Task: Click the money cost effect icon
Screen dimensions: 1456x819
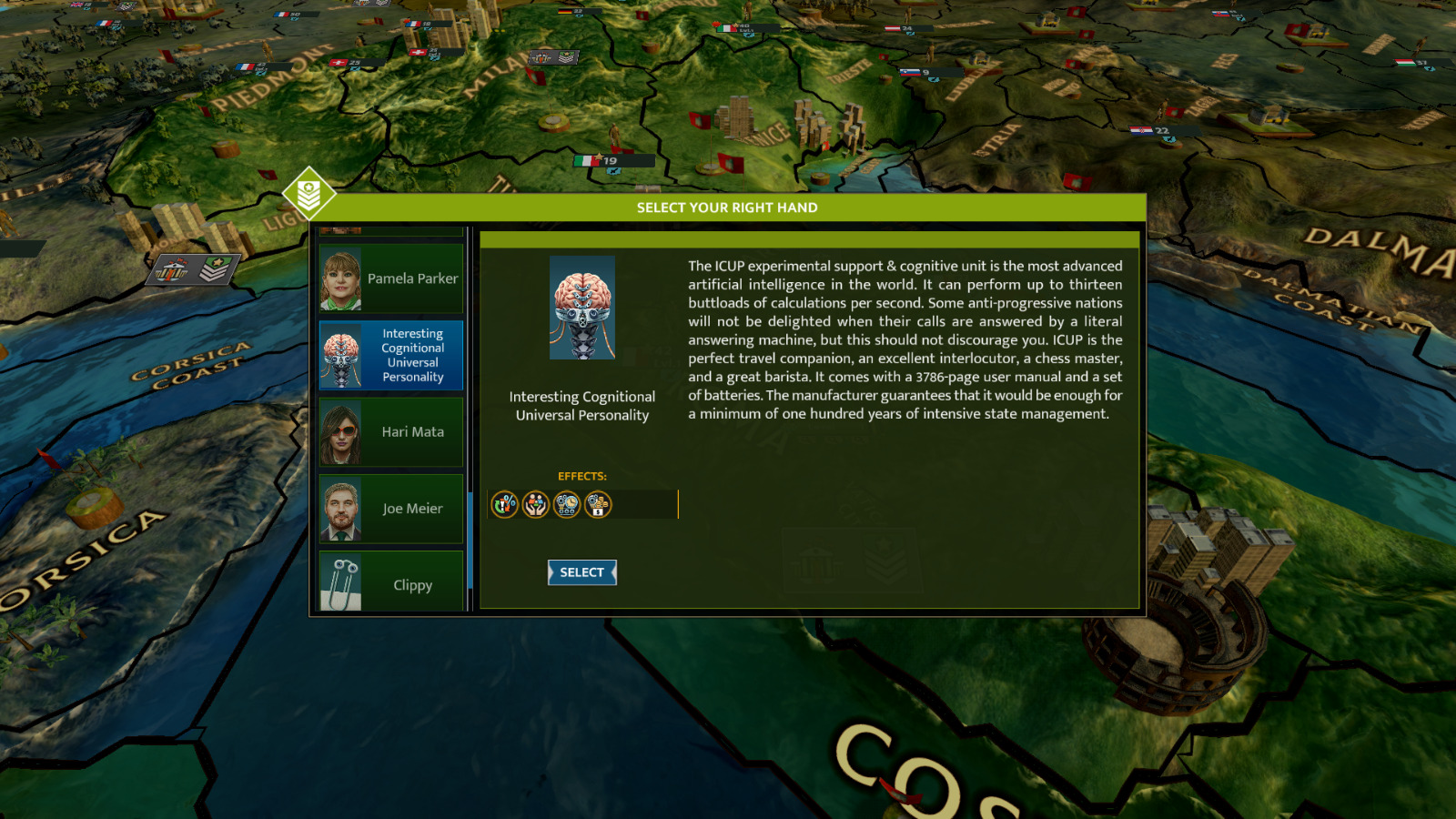Action: click(596, 504)
